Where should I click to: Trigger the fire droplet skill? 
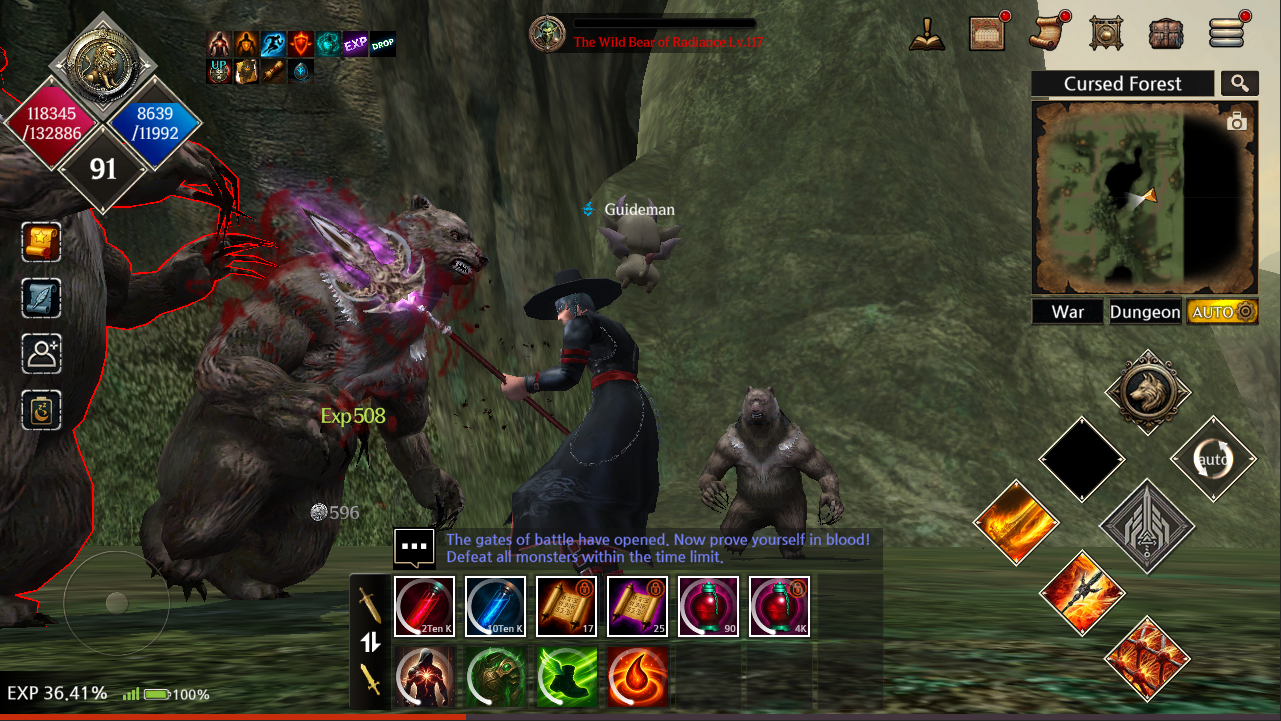point(637,677)
